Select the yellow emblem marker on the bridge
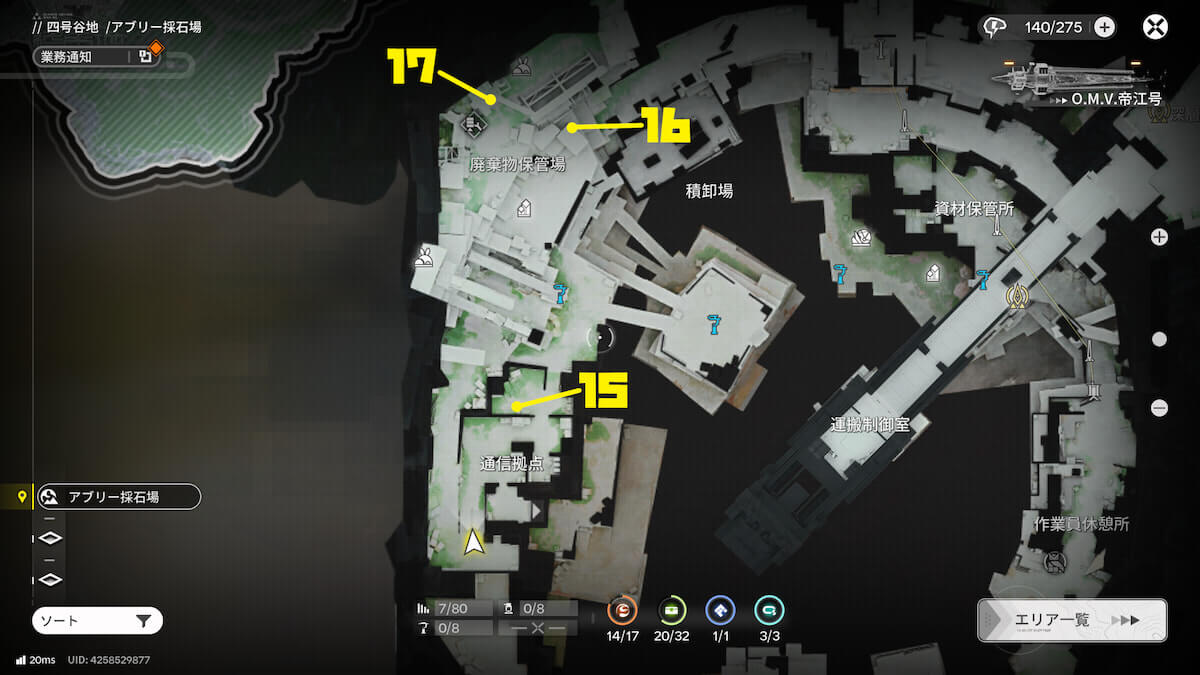Image resolution: width=1200 pixels, height=675 pixels. click(1018, 297)
